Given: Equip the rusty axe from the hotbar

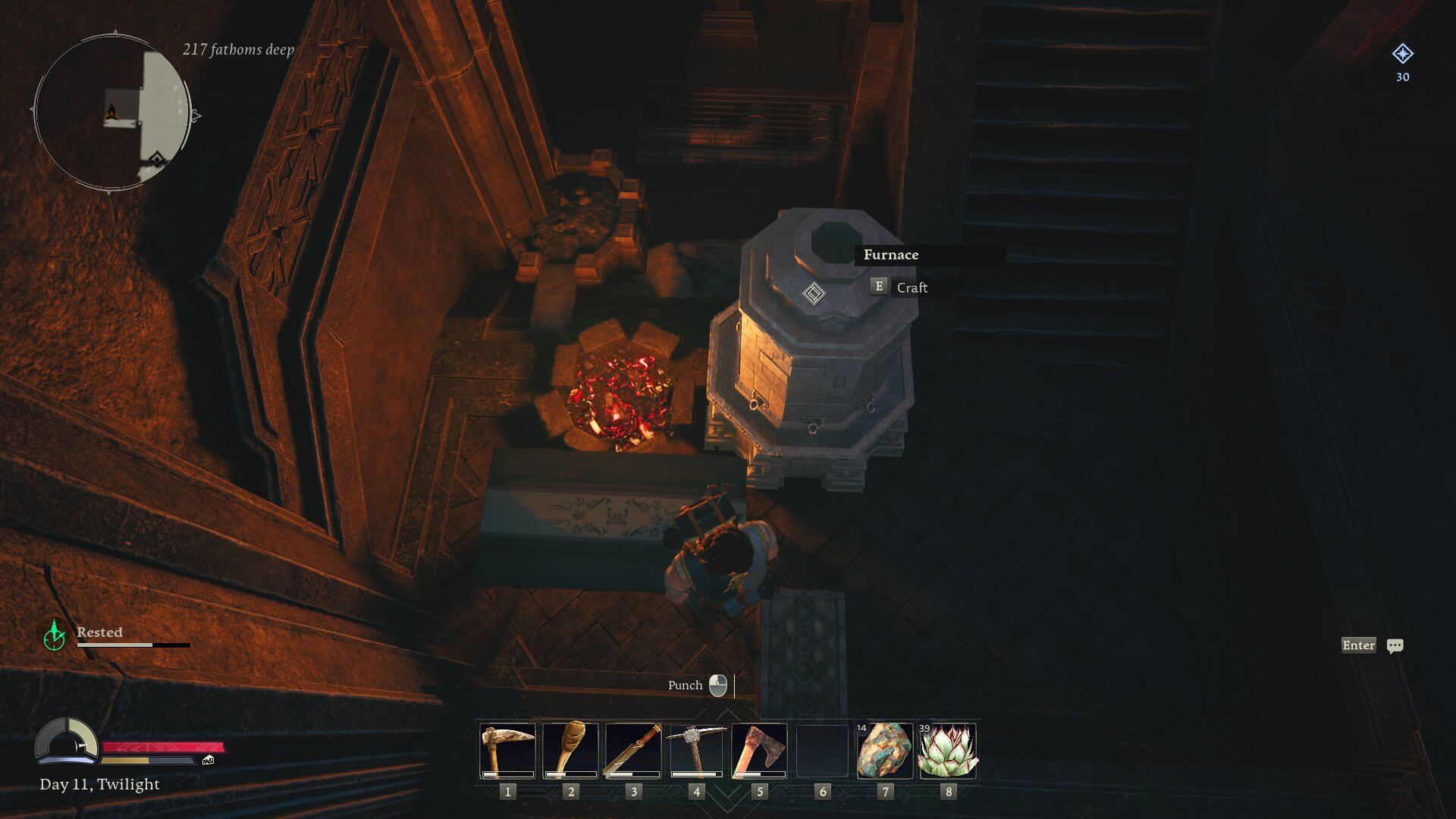Looking at the screenshot, I should pos(759,751).
